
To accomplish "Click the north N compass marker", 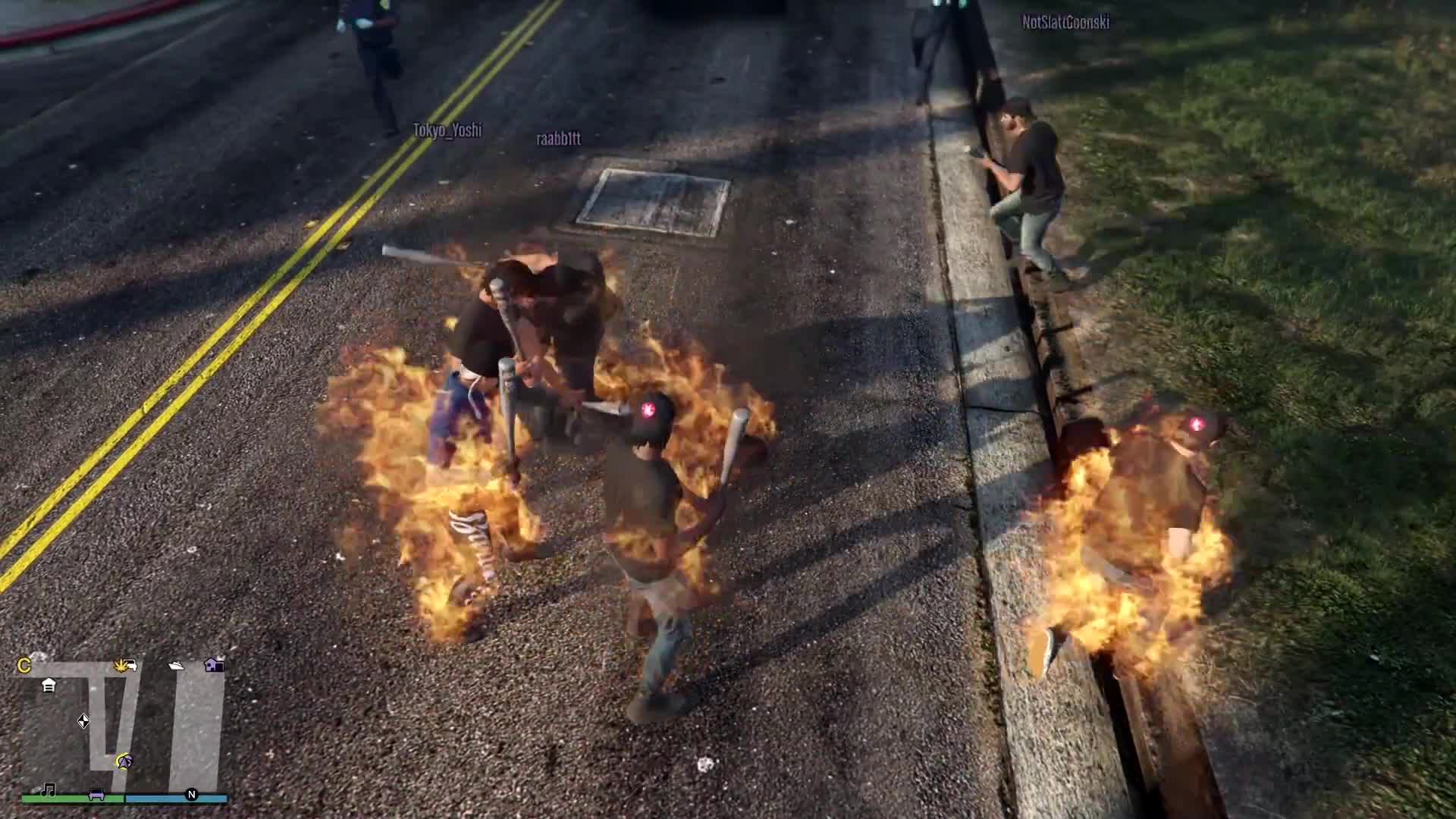I will [x=192, y=795].
